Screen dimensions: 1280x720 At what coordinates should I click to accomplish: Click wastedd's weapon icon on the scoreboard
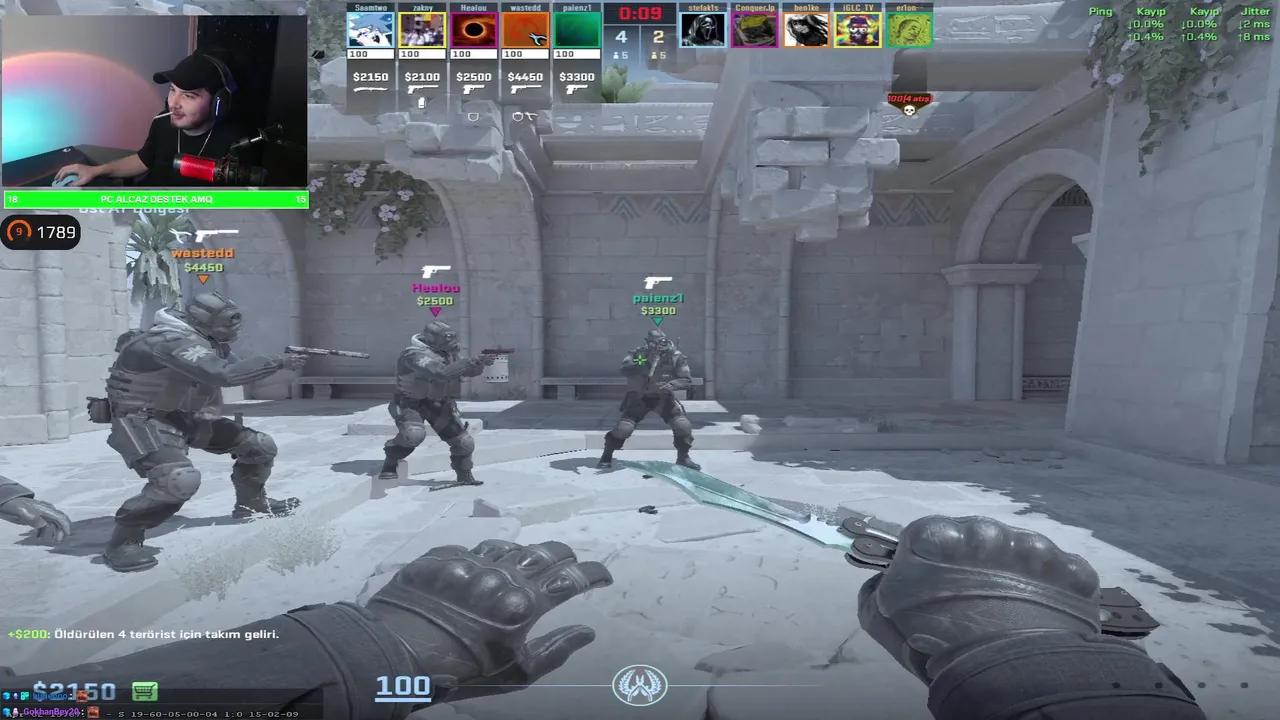pos(527,88)
